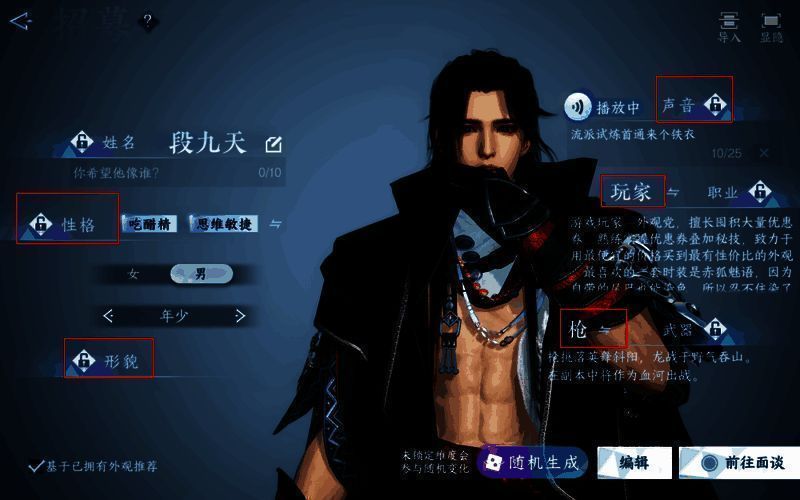This screenshot has width=800, height=500.
Task: Switch age to the previous option
Action: tap(108, 316)
